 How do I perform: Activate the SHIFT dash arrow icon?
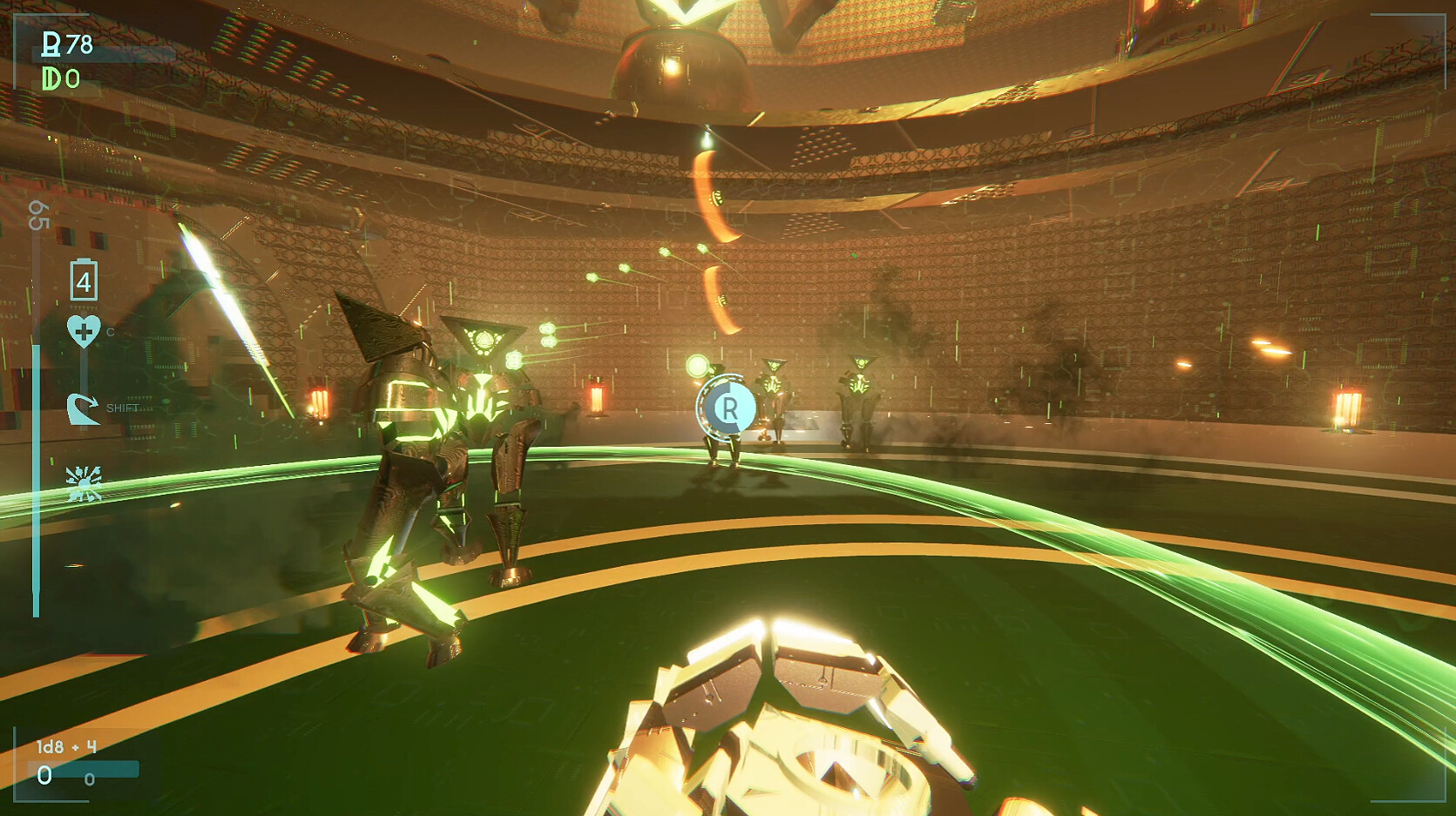(85, 410)
